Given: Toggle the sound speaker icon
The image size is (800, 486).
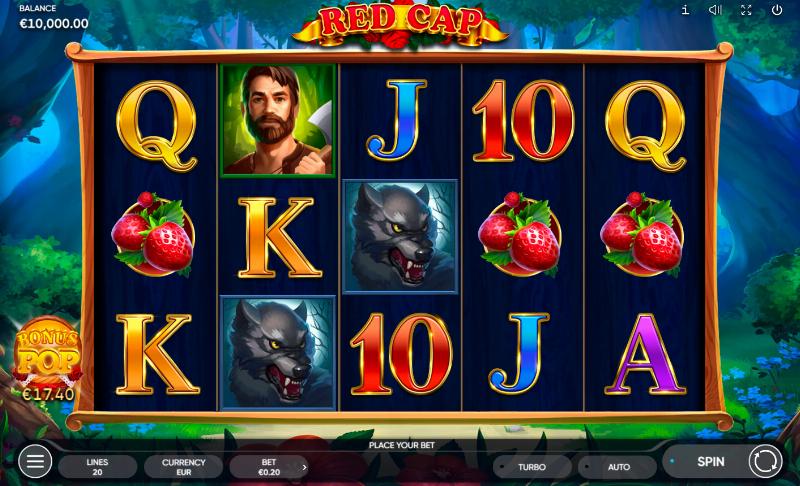Looking at the screenshot, I should click(x=715, y=10).
